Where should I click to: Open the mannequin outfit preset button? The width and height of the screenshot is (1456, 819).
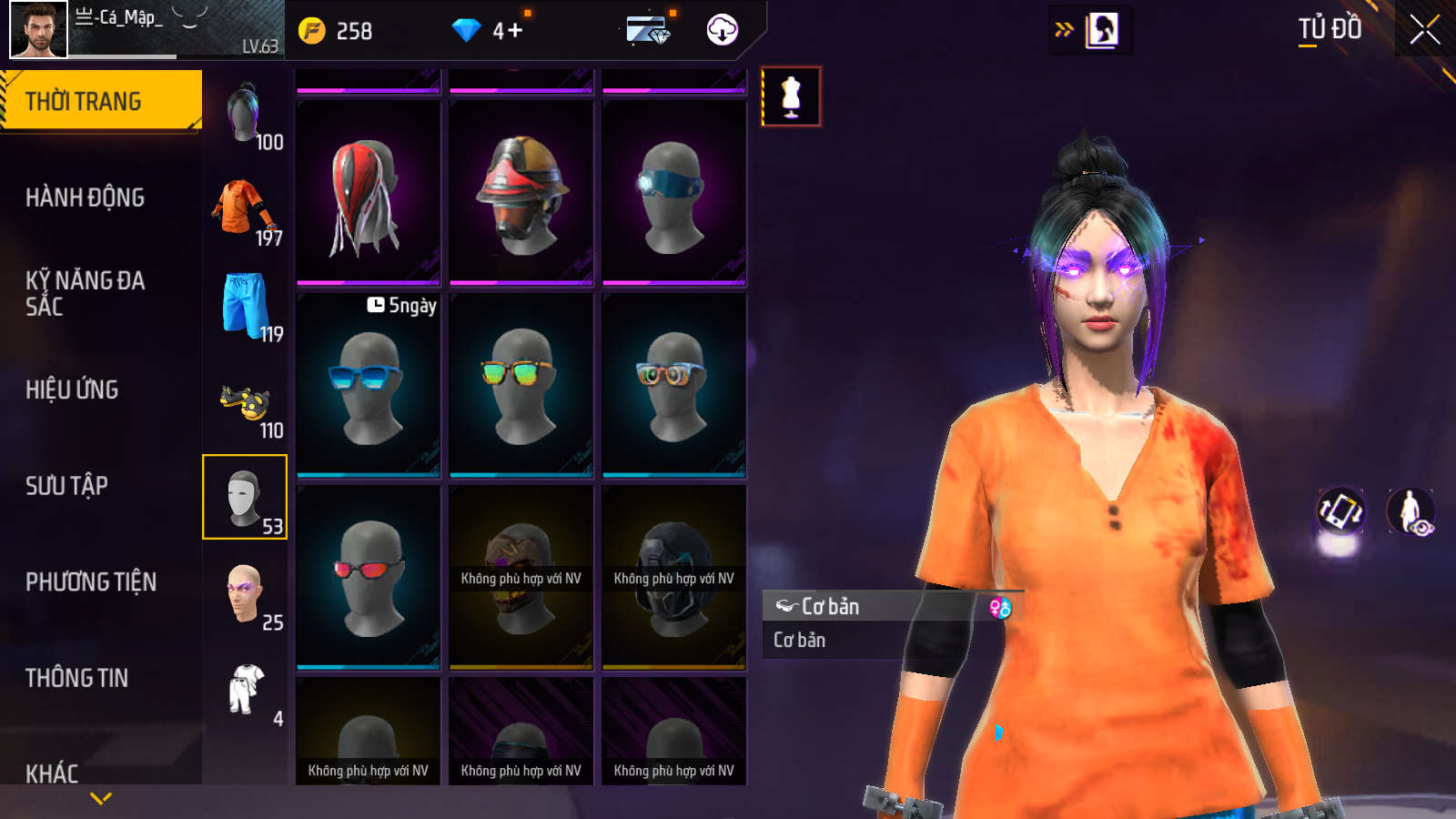[x=791, y=96]
